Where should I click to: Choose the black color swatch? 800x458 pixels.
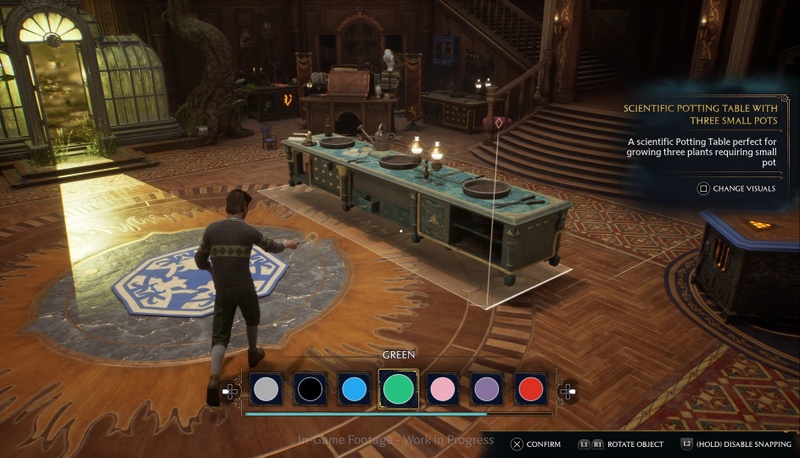coord(310,389)
